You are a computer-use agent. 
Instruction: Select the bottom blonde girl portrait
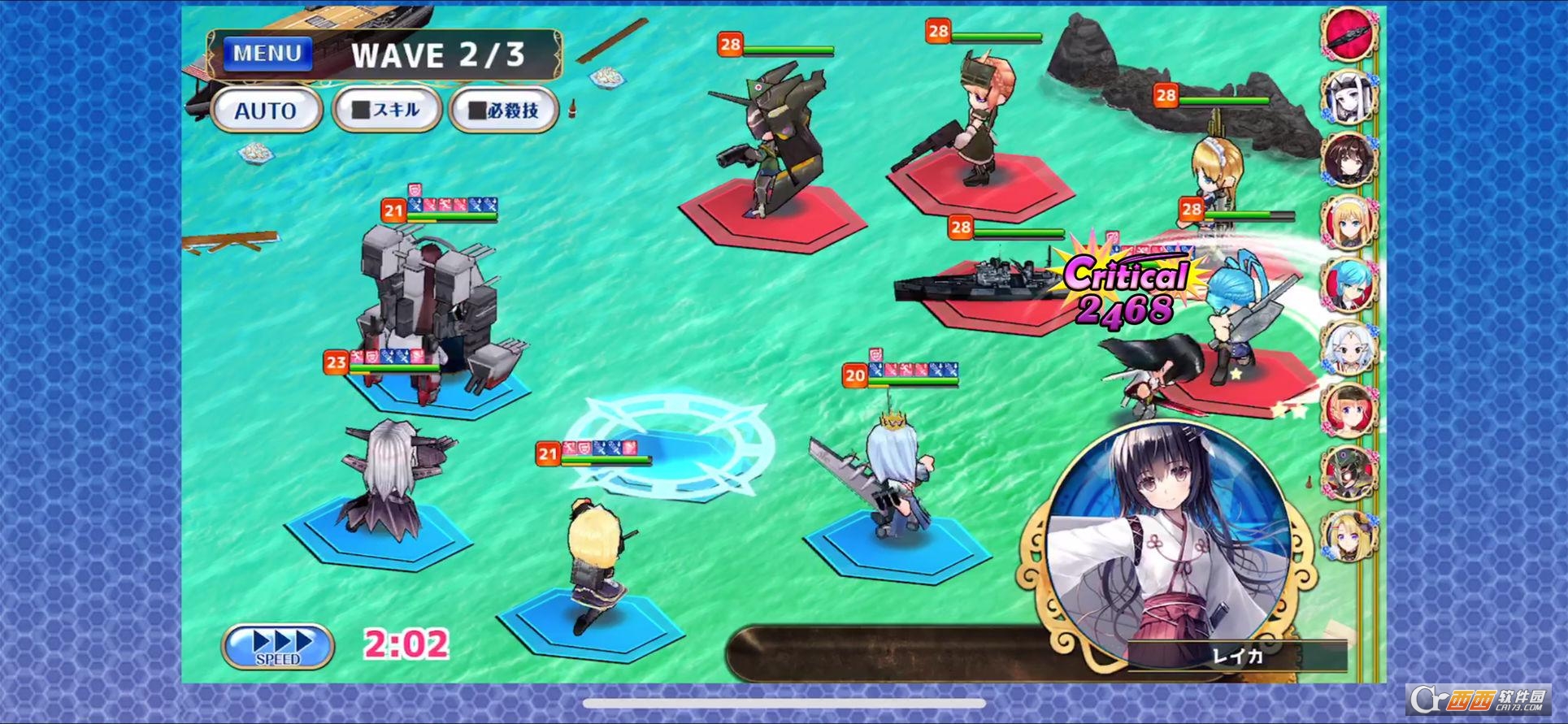coord(1349,535)
